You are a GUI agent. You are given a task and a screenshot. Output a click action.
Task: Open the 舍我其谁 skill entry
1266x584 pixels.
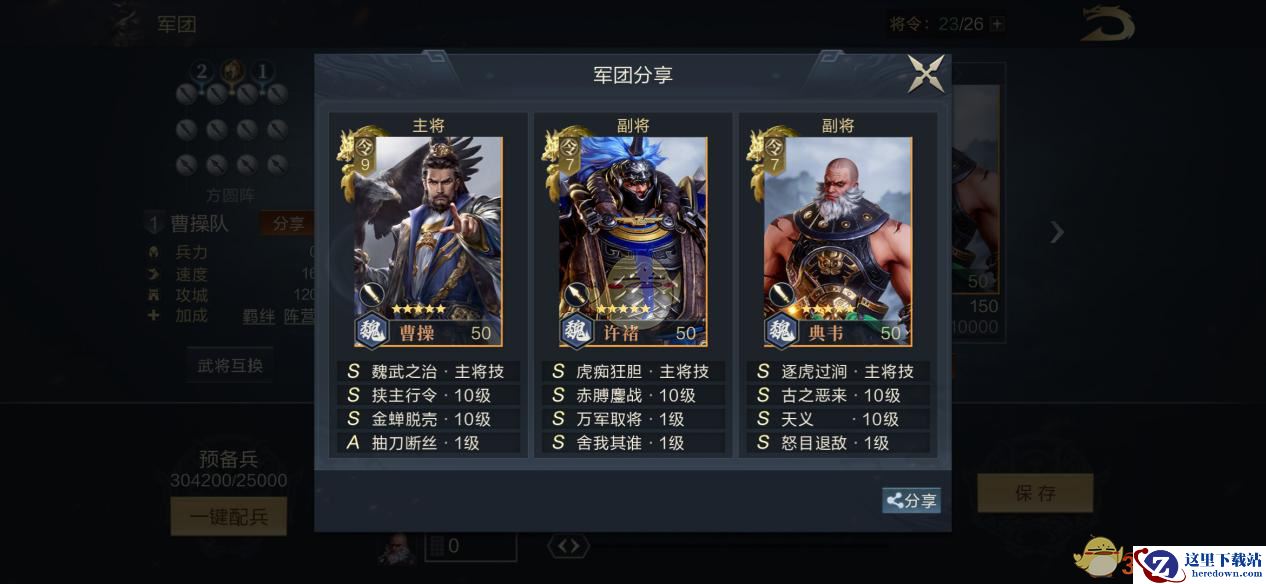click(x=632, y=443)
